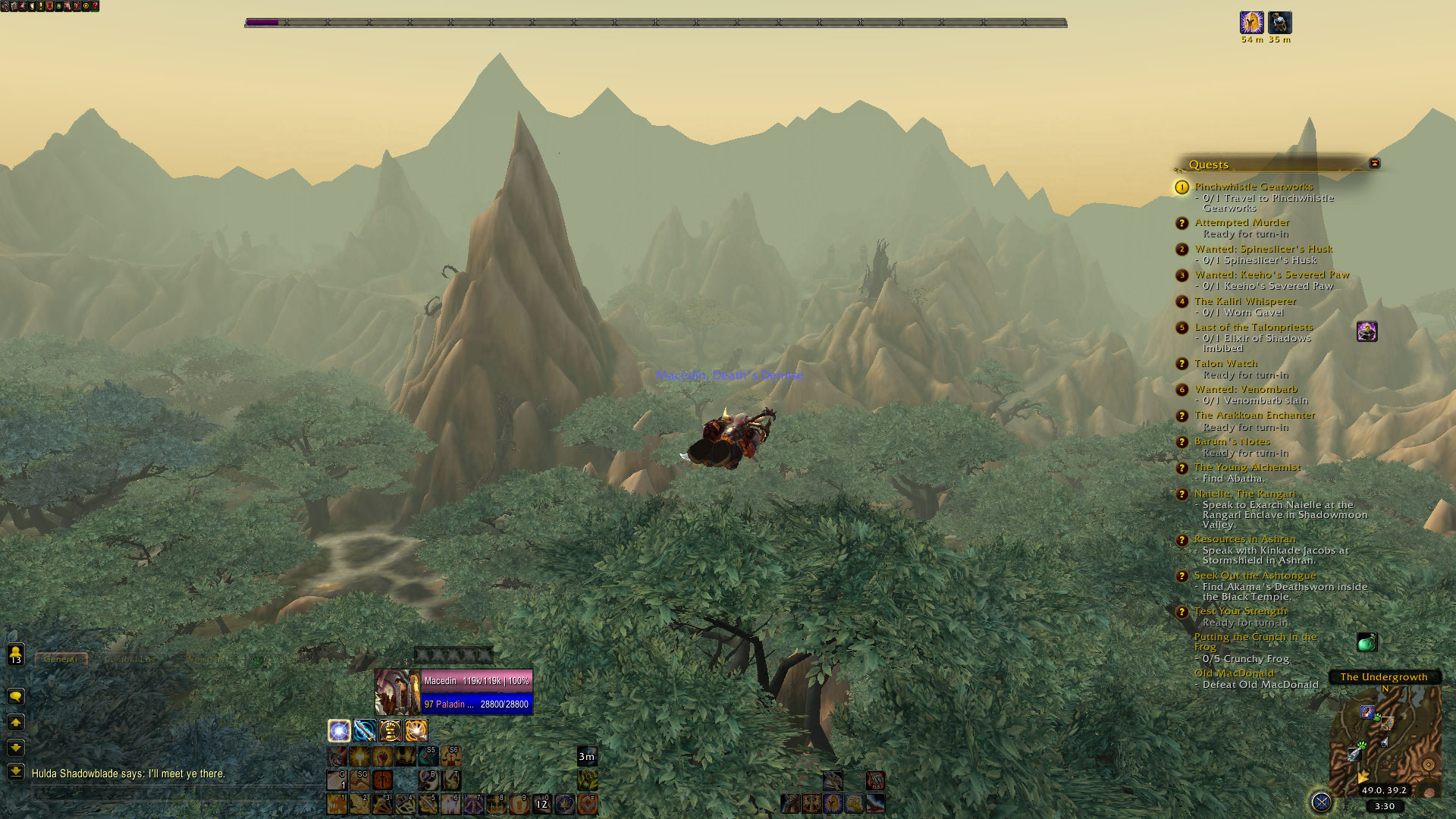Click the 54 minute buff icon
This screenshot has width=1456, height=819.
(x=1251, y=22)
